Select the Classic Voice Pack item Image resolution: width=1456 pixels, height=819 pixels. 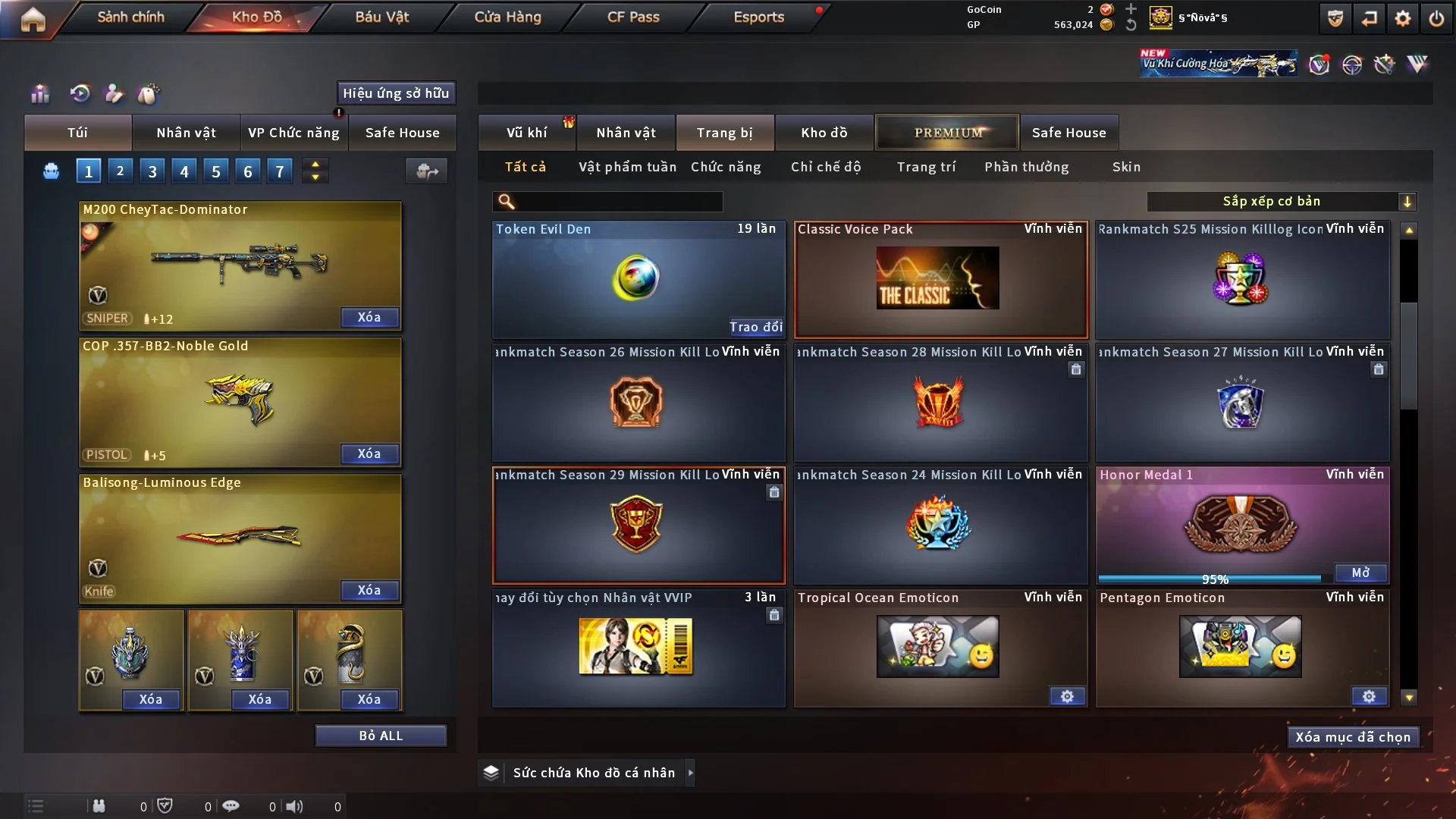tap(940, 279)
